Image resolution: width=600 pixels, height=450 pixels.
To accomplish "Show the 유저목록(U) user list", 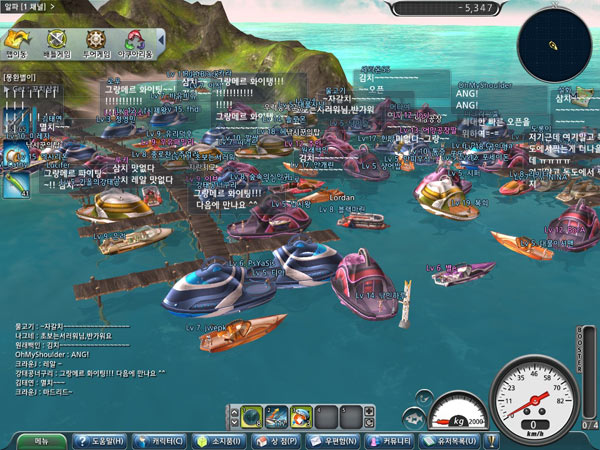I will [x=456, y=440].
